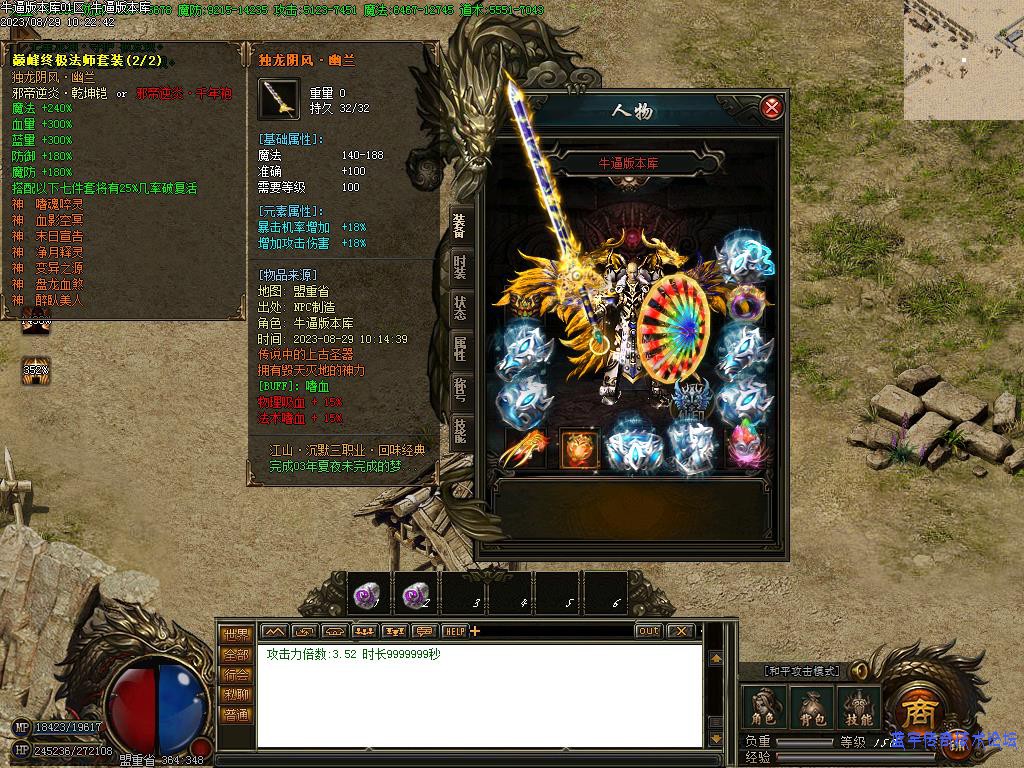This screenshot has width=1024, height=768.
Task: Choose the 普通 normal chat channel
Action: pos(236,714)
